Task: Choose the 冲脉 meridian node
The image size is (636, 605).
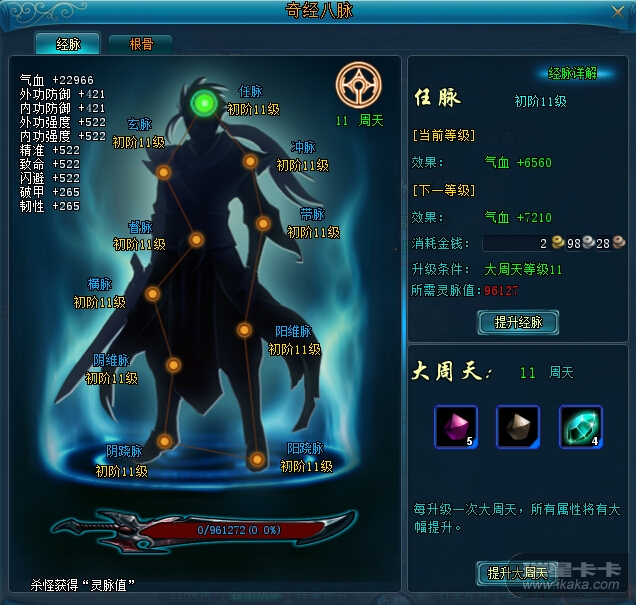Action: (251, 161)
